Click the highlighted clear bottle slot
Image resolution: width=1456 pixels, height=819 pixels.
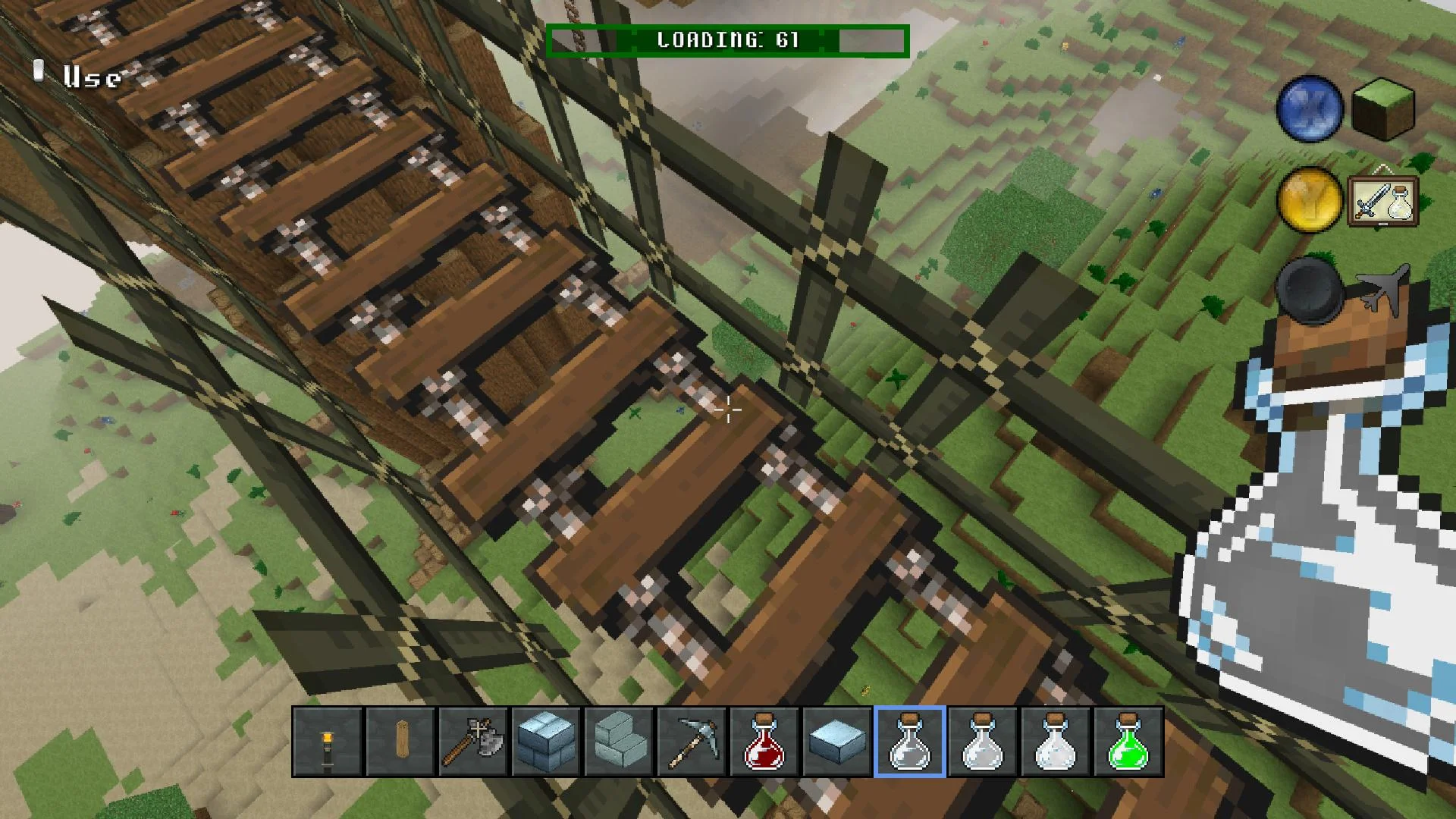click(x=909, y=741)
